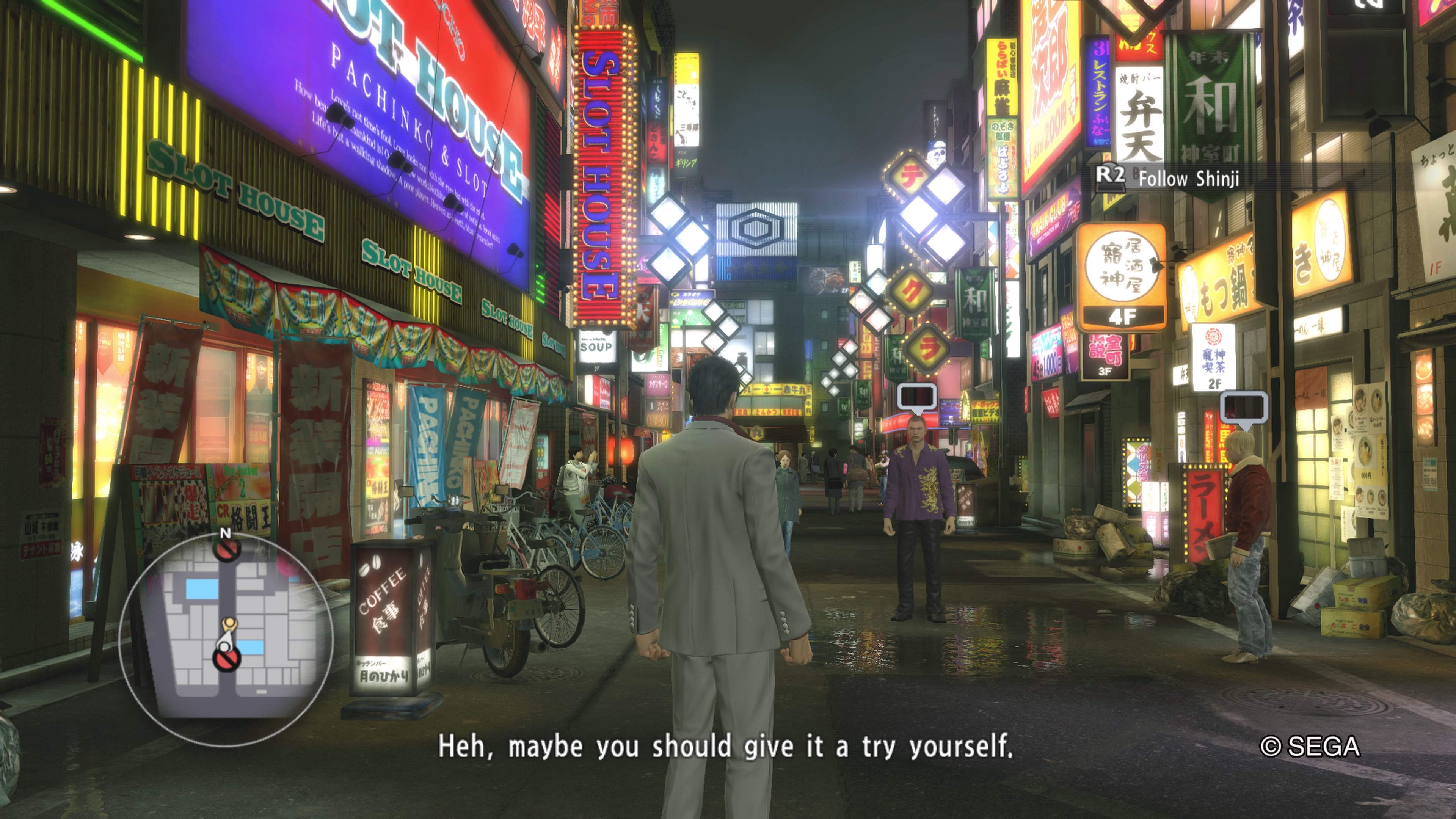This screenshot has width=1456, height=819.
Task: Click the Follow Shinji objective label
Action: pyautogui.click(x=1188, y=179)
